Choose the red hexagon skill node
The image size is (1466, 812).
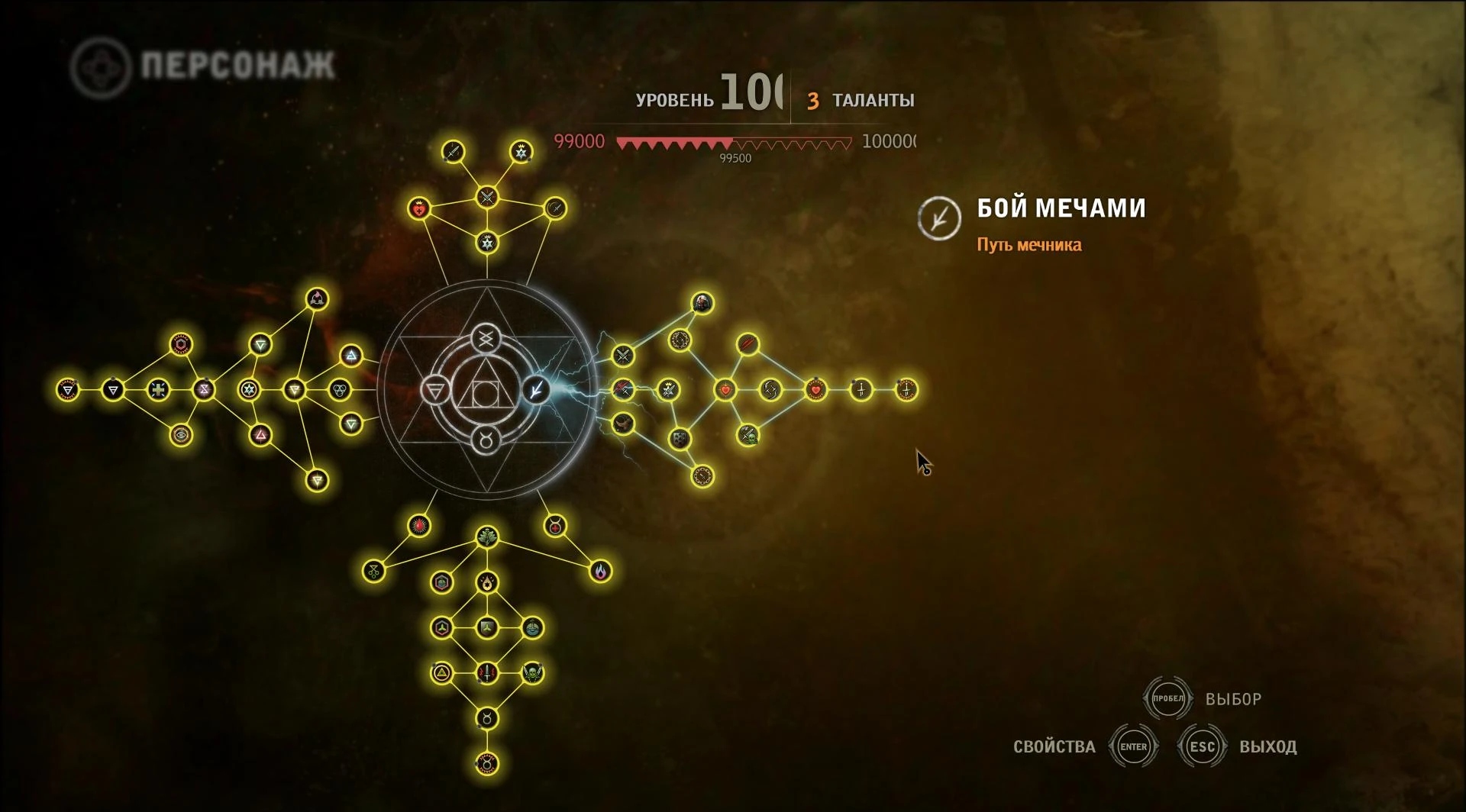(x=181, y=345)
